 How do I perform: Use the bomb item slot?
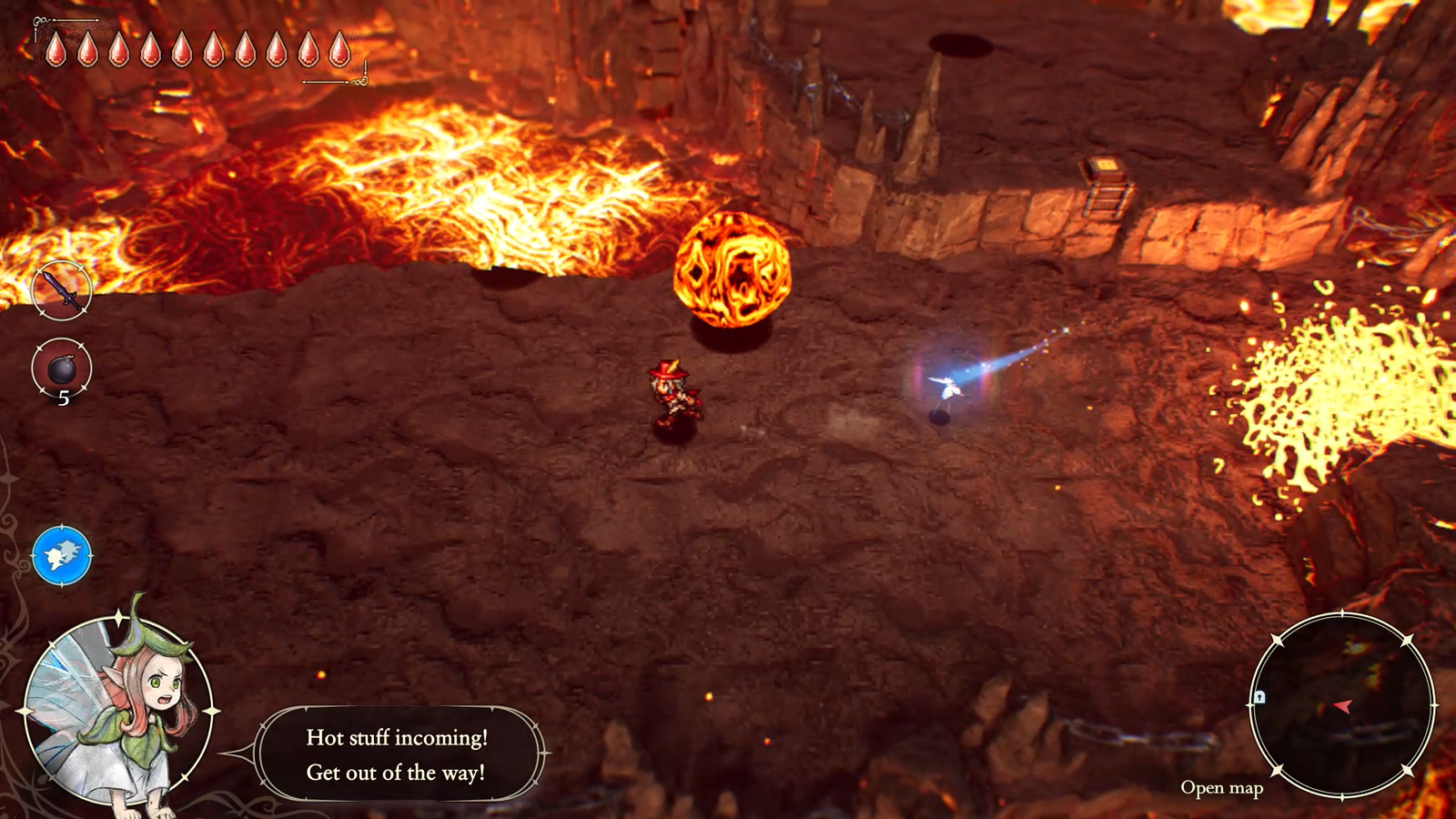62,369
